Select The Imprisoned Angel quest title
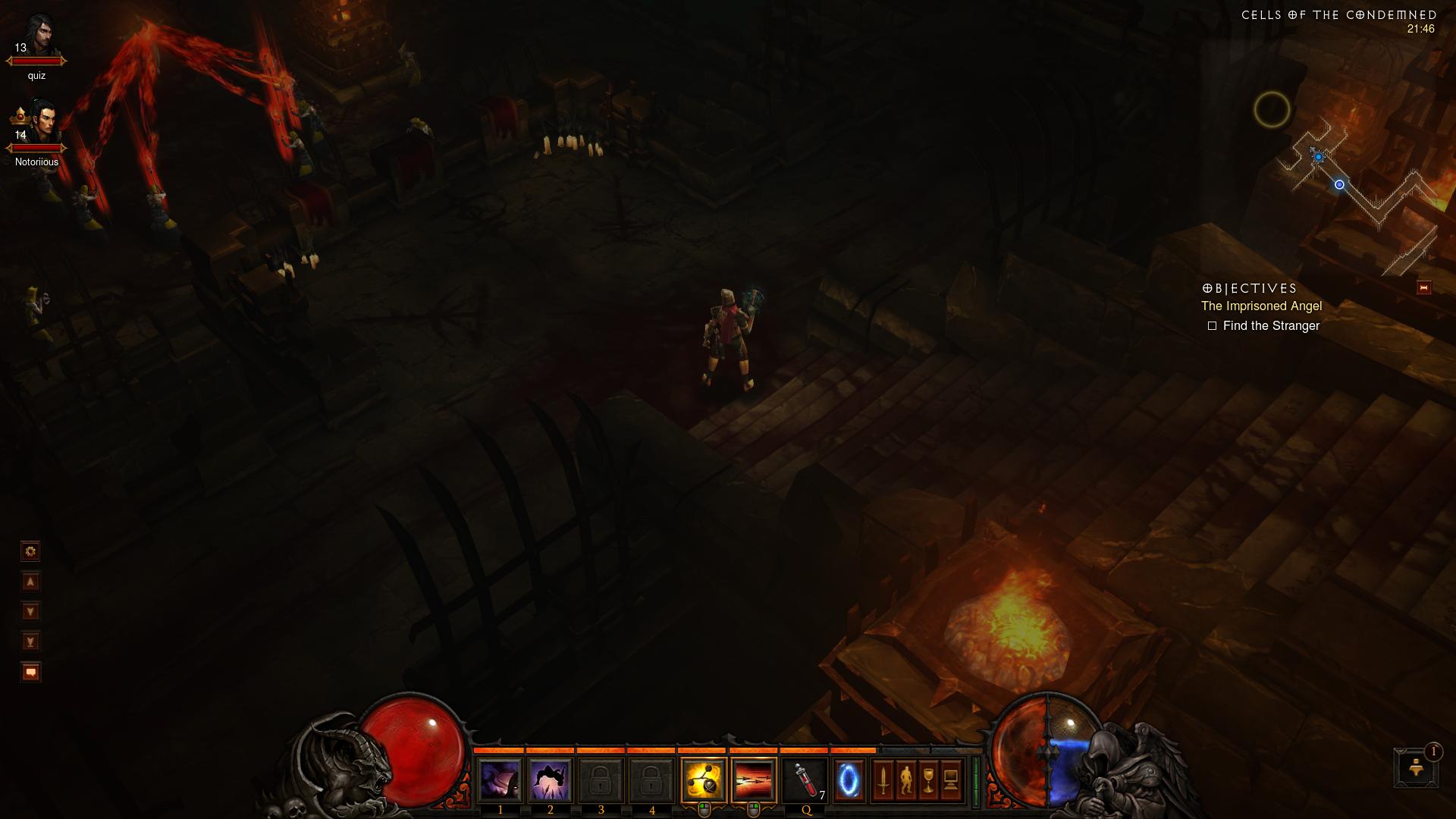This screenshot has height=819, width=1456. [x=1261, y=306]
